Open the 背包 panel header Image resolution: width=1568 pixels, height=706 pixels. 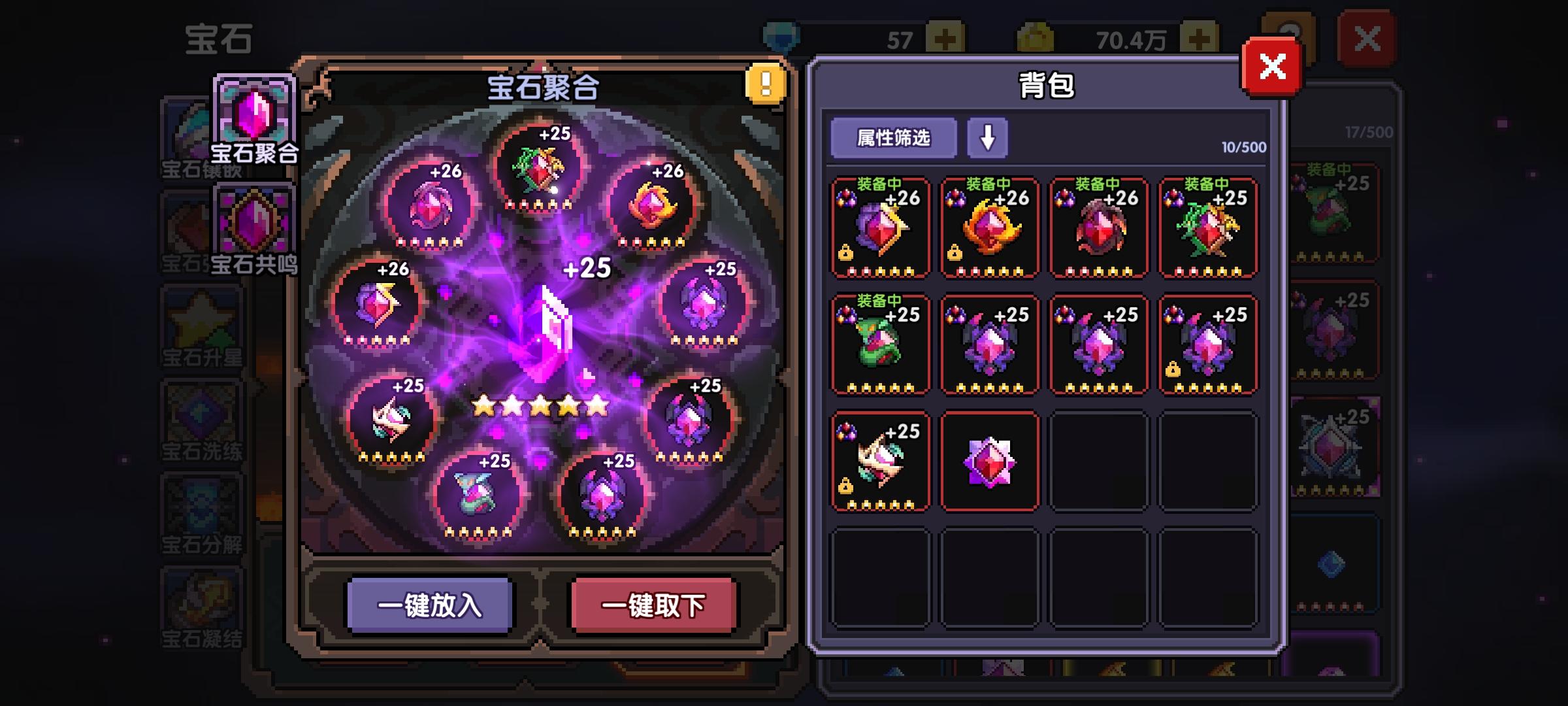pyautogui.click(x=1047, y=85)
